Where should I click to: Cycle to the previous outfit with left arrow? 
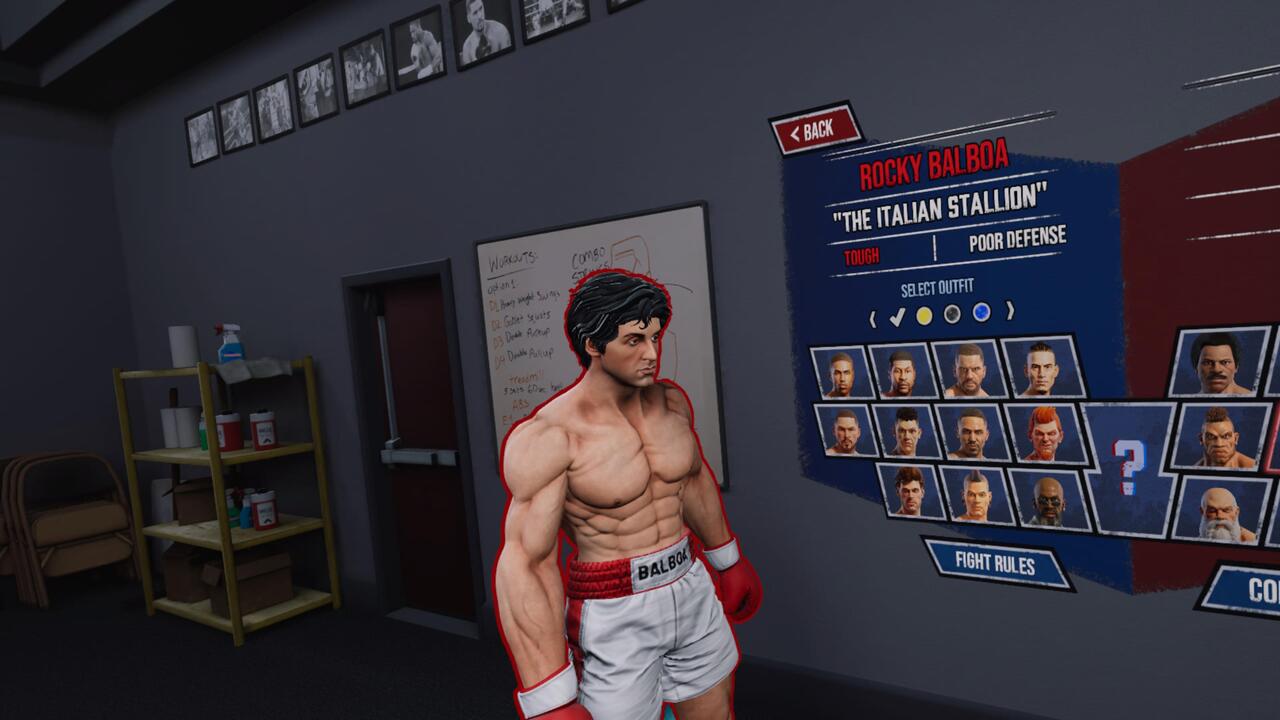pos(872,320)
